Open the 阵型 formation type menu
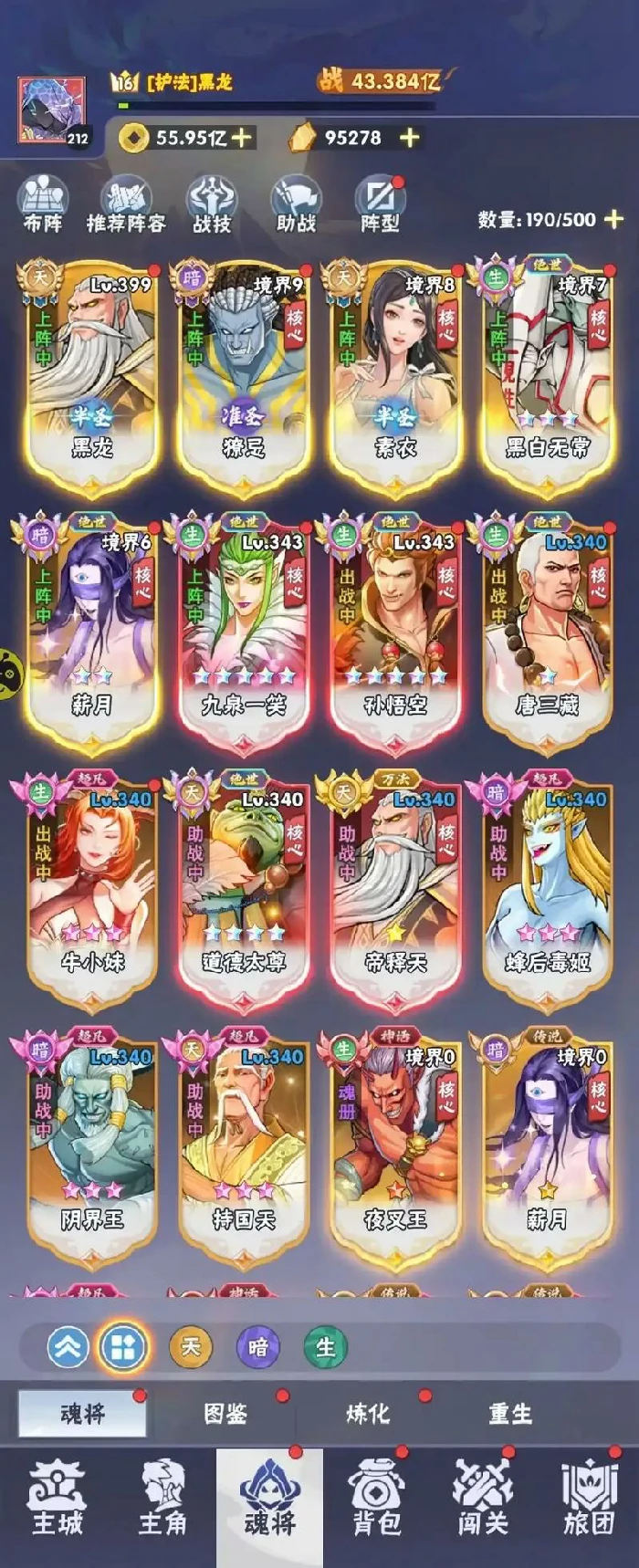639x1568 pixels. point(380,205)
